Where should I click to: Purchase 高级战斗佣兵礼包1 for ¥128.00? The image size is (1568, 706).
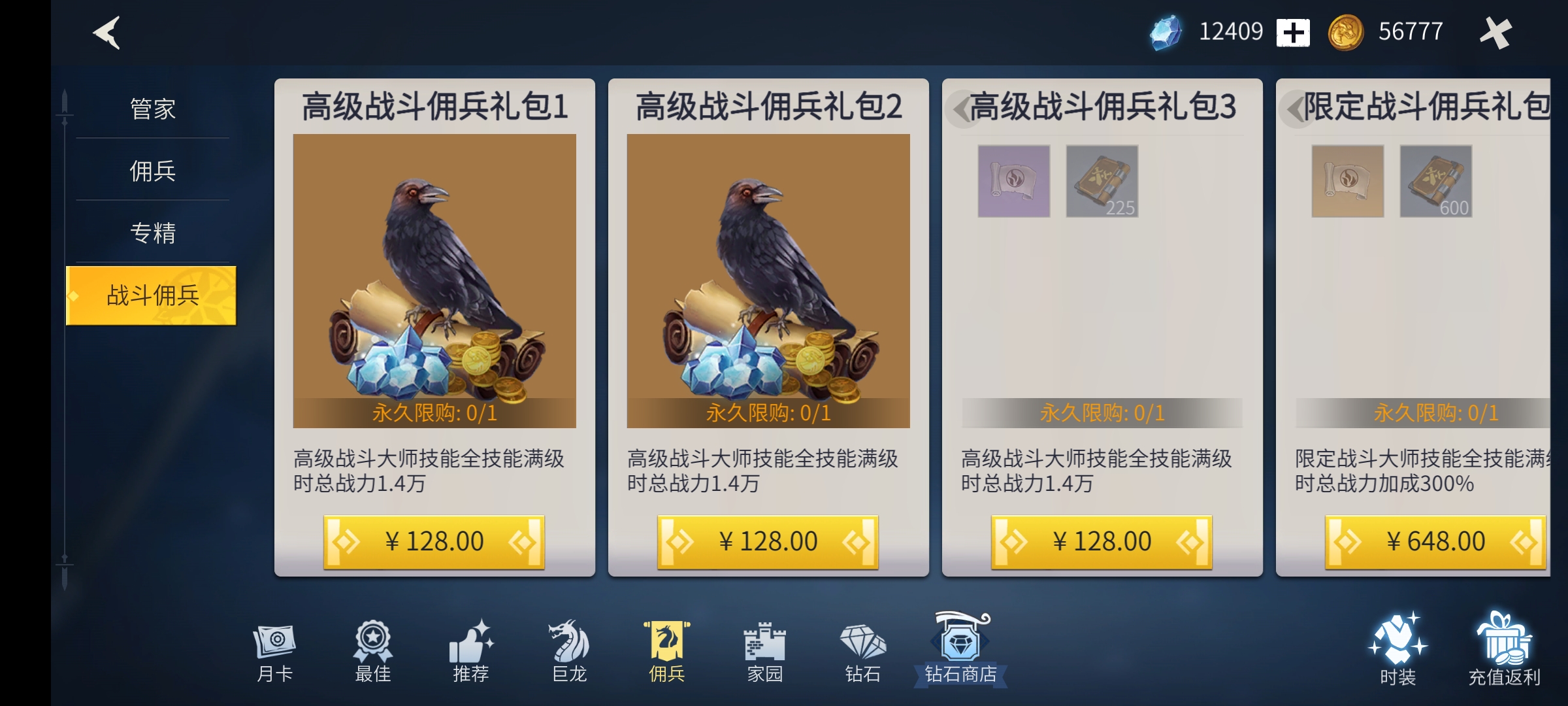tap(434, 541)
